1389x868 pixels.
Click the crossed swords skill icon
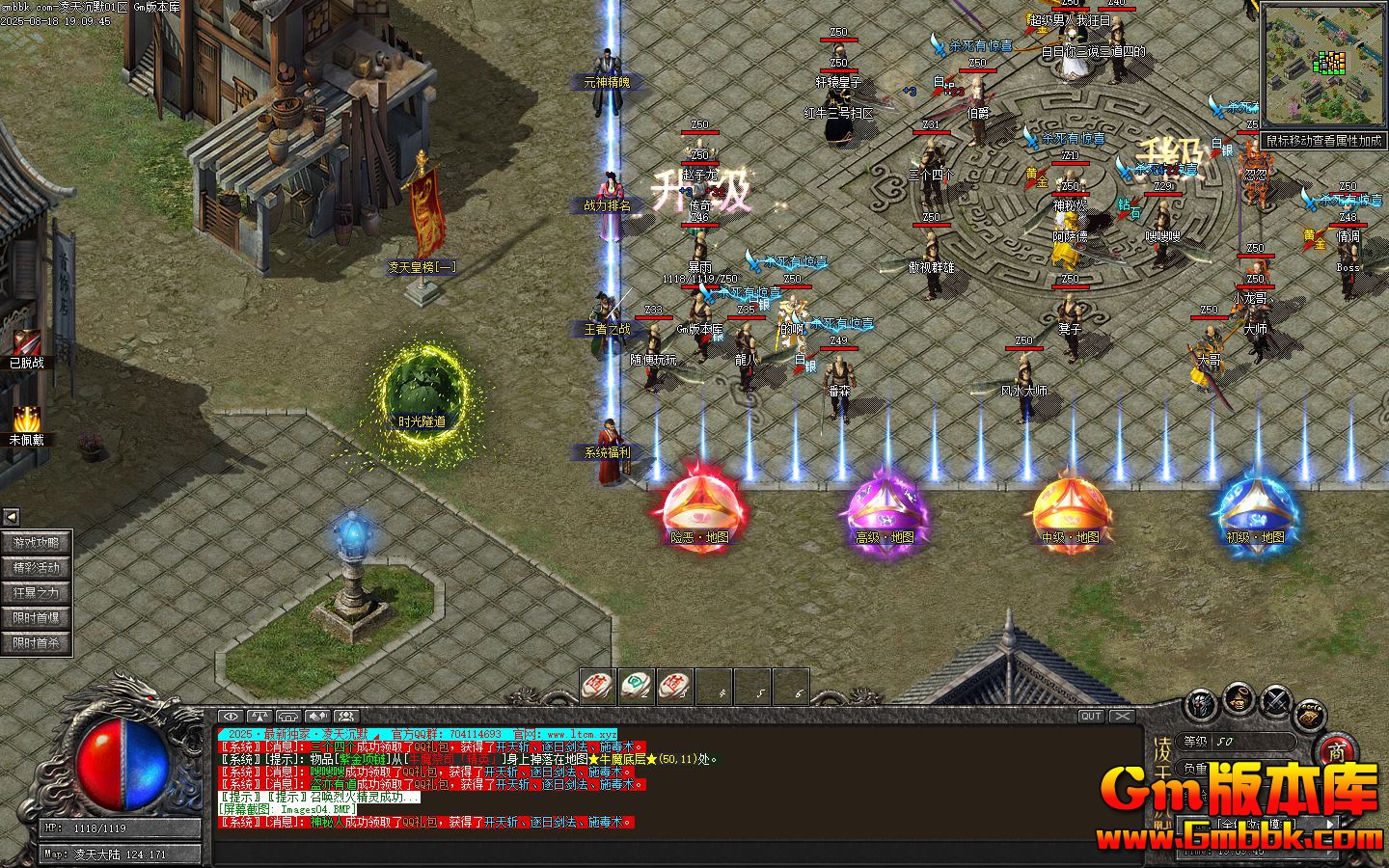tap(1275, 700)
